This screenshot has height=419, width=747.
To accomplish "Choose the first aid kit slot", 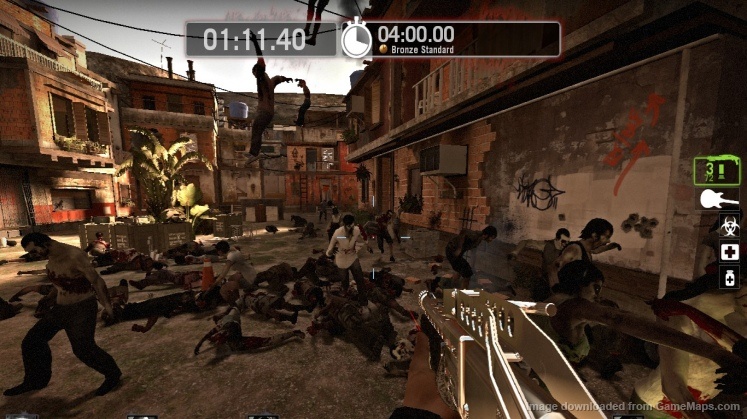I will [x=730, y=252].
